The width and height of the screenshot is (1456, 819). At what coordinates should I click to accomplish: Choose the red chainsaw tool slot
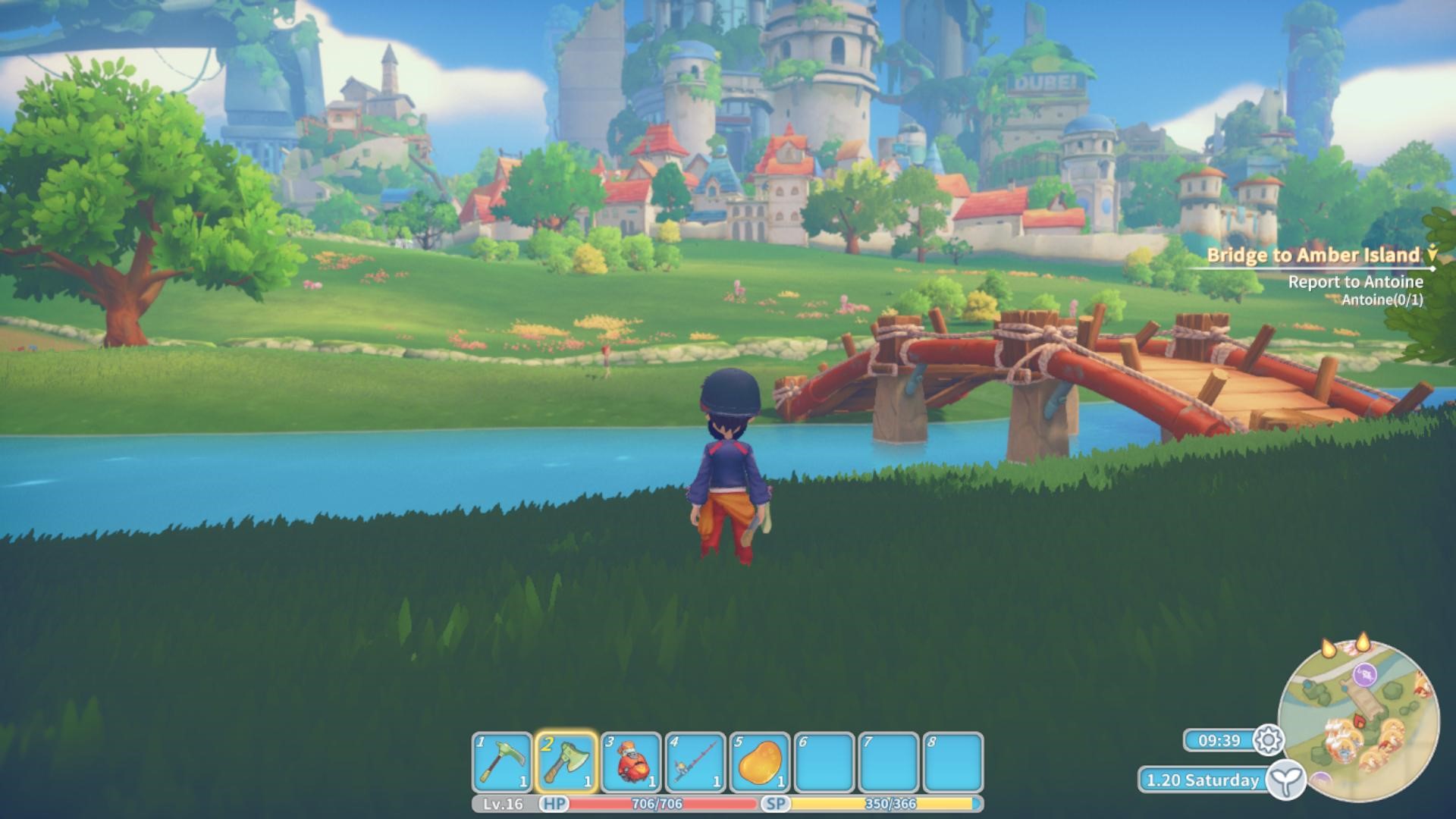631,762
